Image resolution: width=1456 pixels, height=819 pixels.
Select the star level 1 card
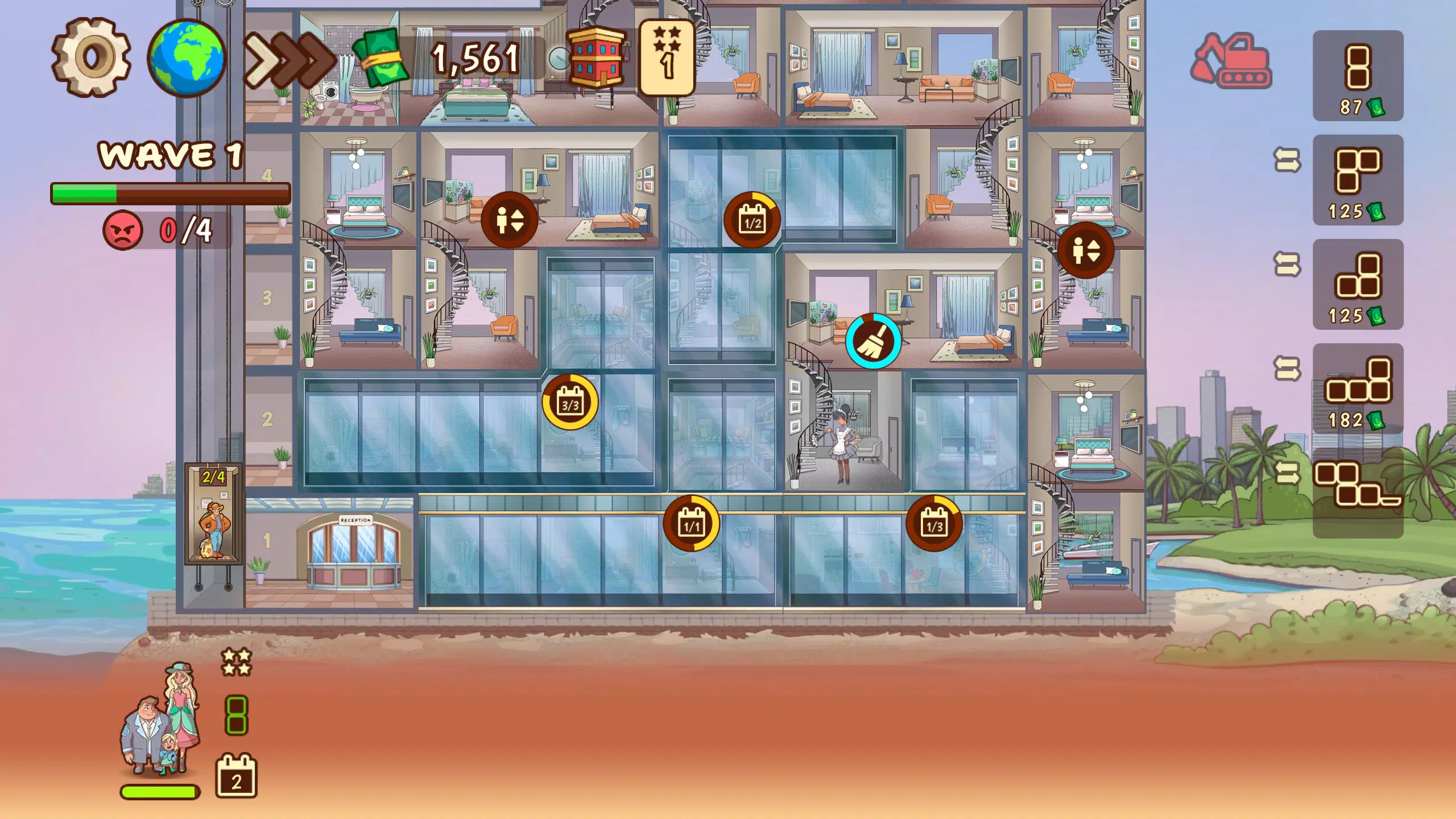[x=667, y=57]
